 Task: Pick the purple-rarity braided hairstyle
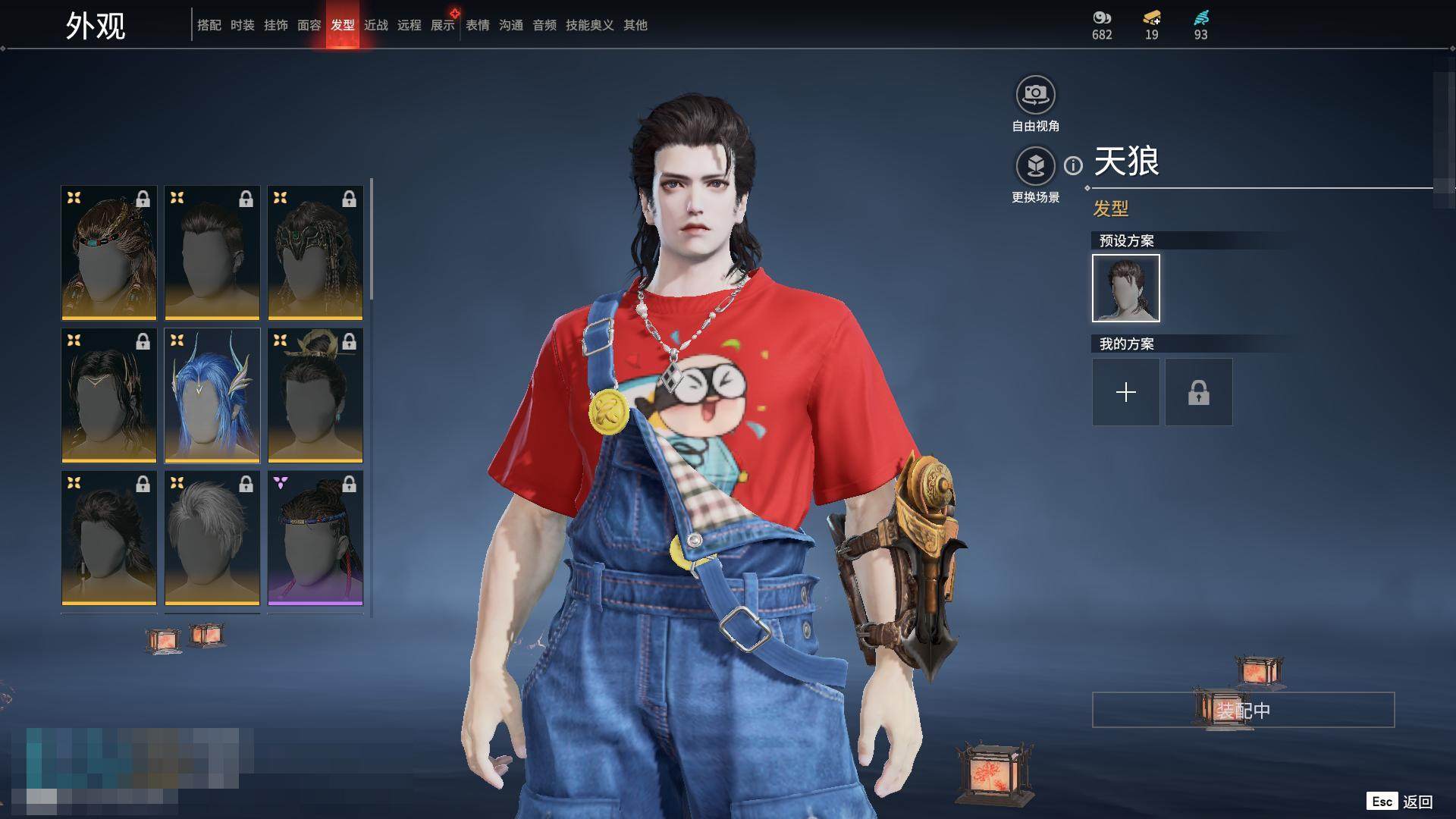click(x=315, y=538)
